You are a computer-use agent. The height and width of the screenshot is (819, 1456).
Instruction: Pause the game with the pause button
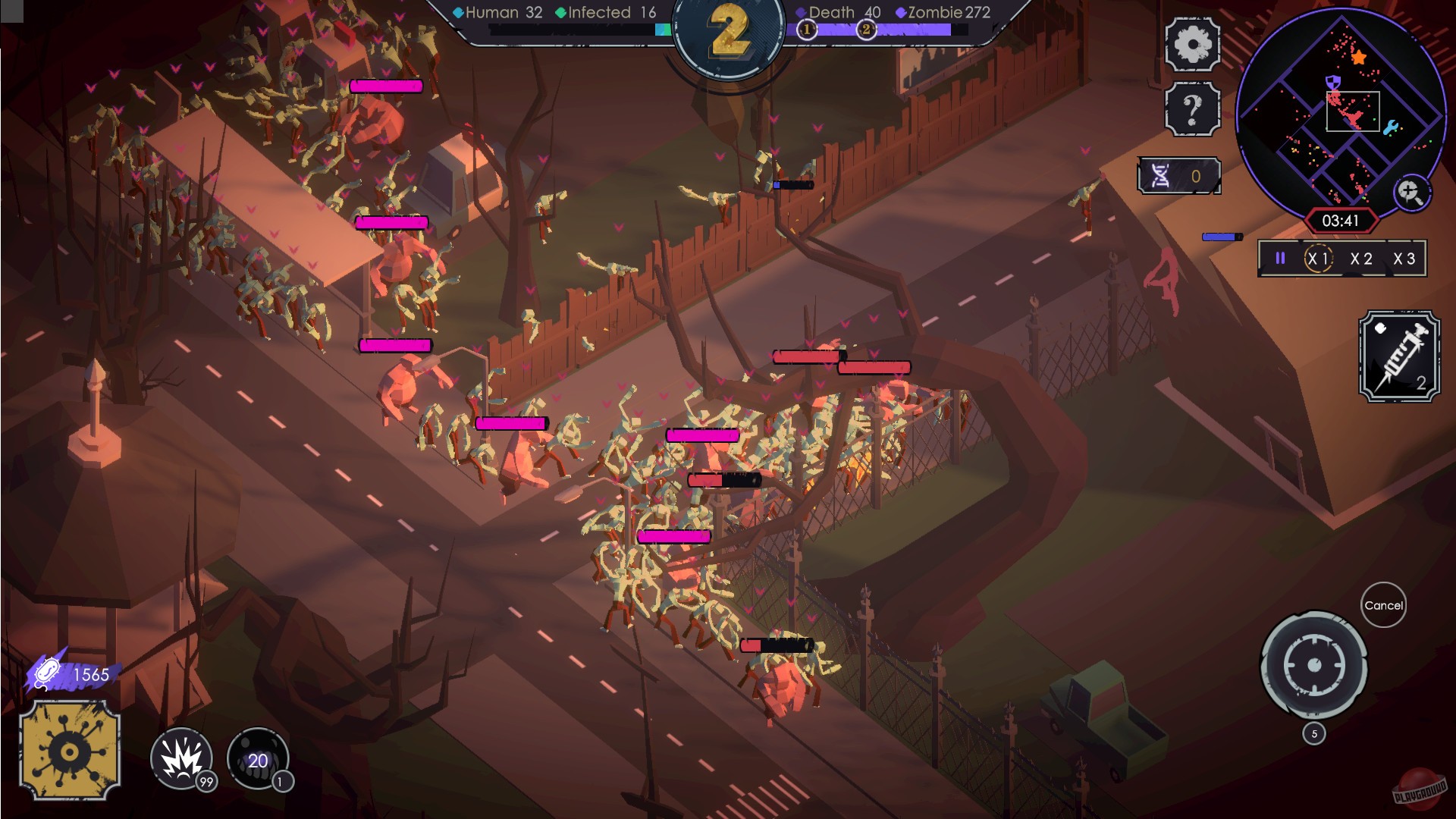(1279, 259)
